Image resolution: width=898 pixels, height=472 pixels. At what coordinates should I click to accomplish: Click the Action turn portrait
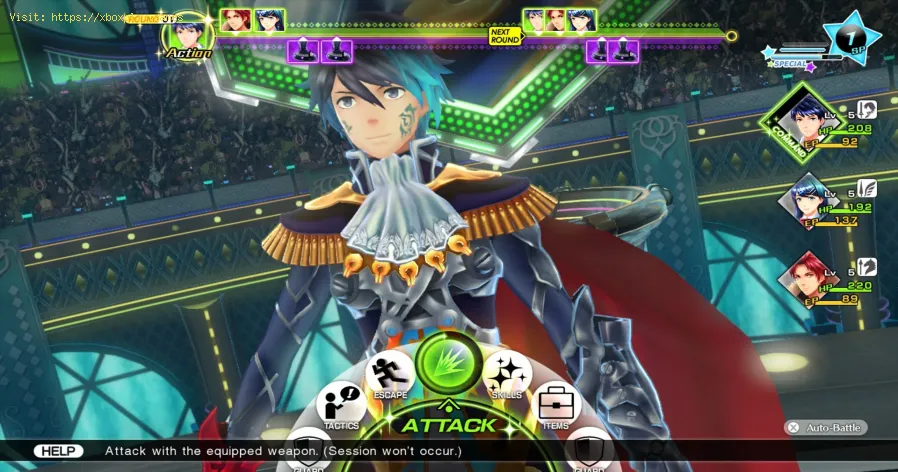(187, 36)
